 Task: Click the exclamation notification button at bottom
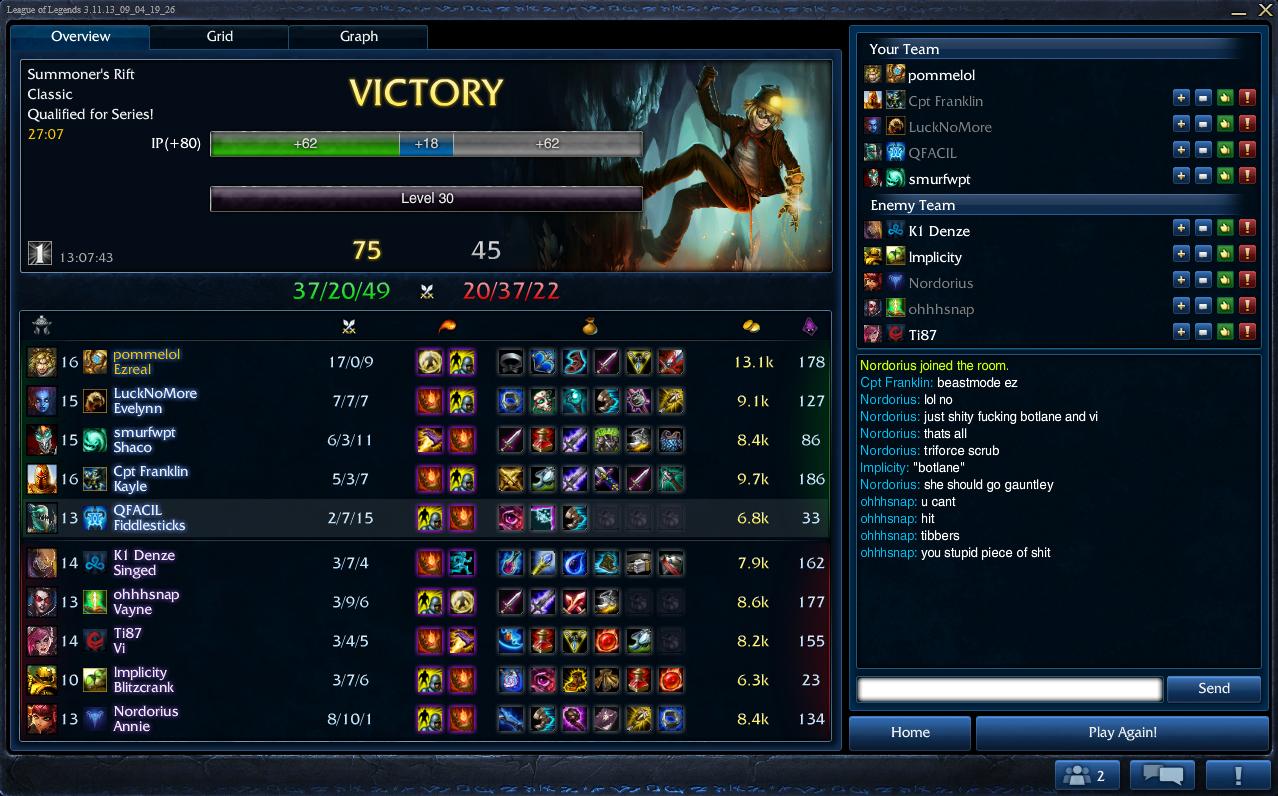(x=1238, y=775)
